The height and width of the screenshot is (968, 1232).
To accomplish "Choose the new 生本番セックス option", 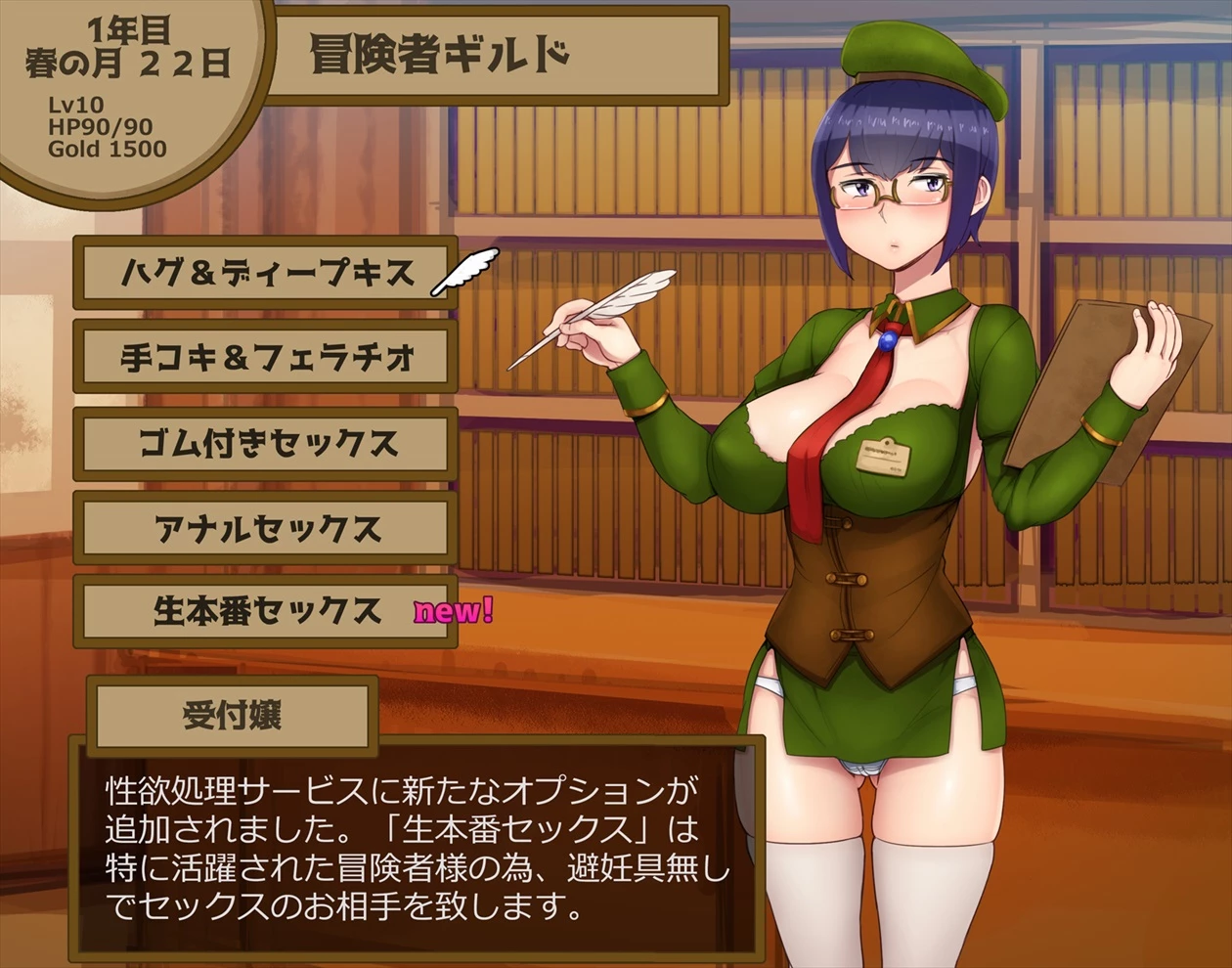I will 266,612.
